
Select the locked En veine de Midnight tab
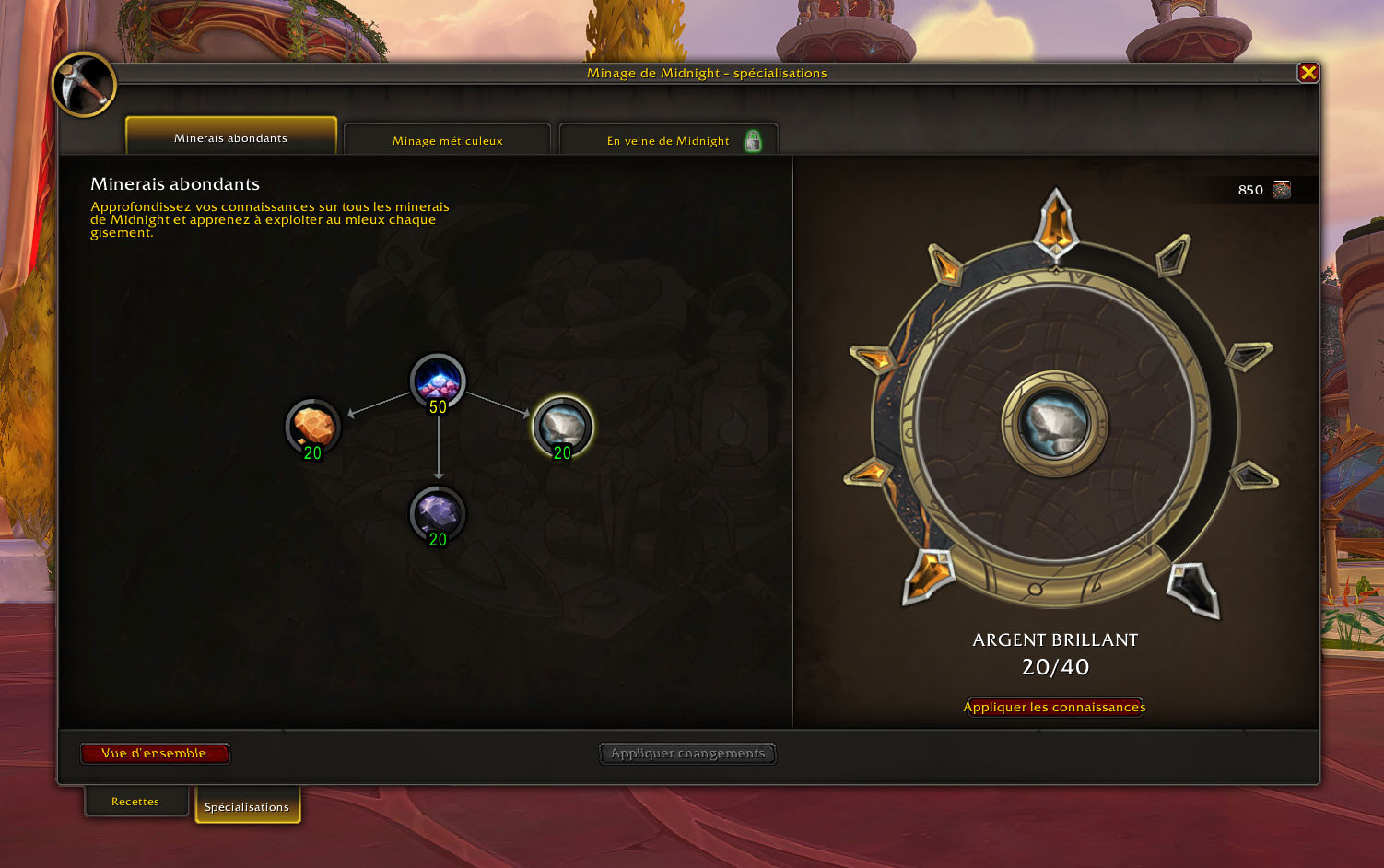(x=669, y=140)
